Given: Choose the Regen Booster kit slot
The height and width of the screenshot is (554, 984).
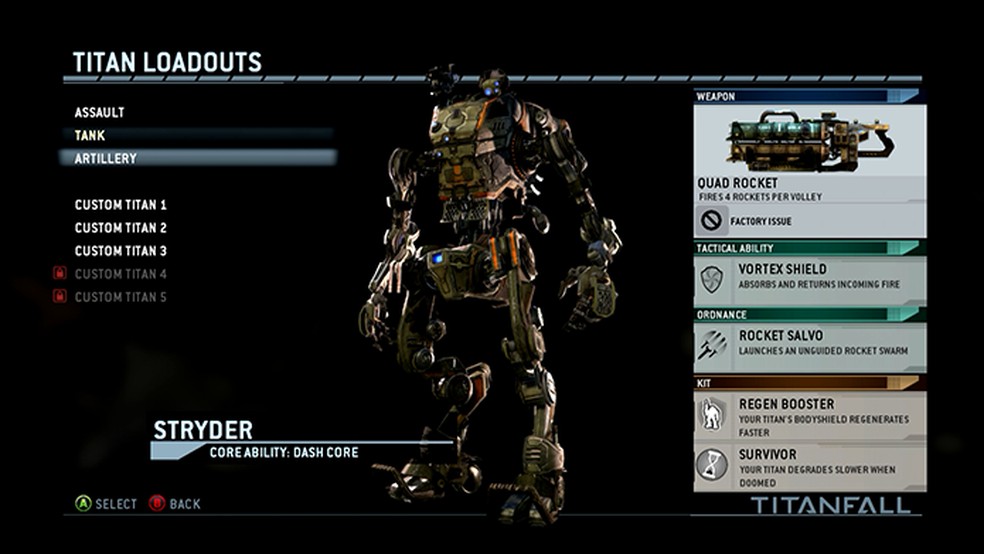Looking at the screenshot, I should 809,415.
